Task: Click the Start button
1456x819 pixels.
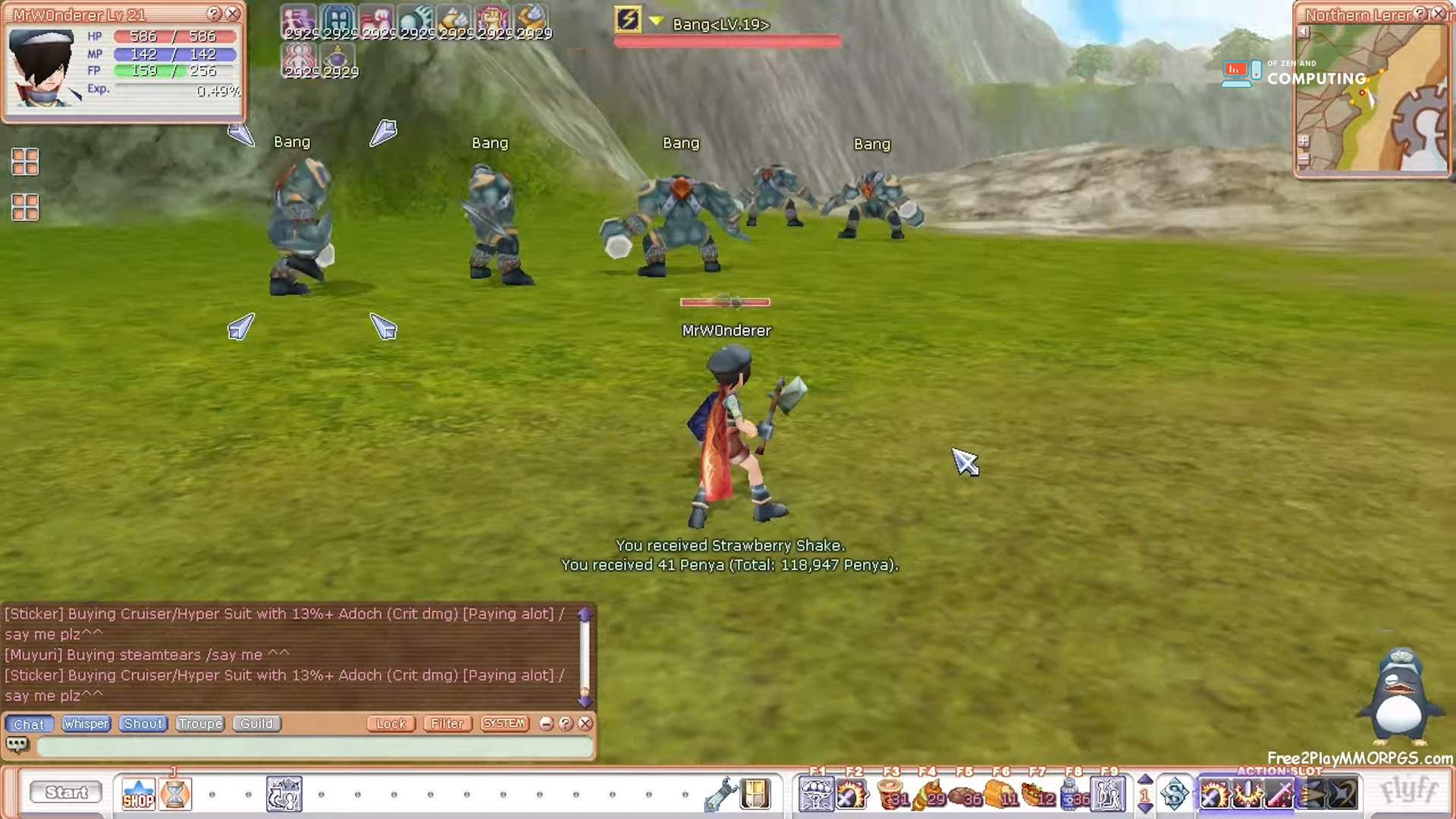Action: pyautogui.click(x=66, y=792)
